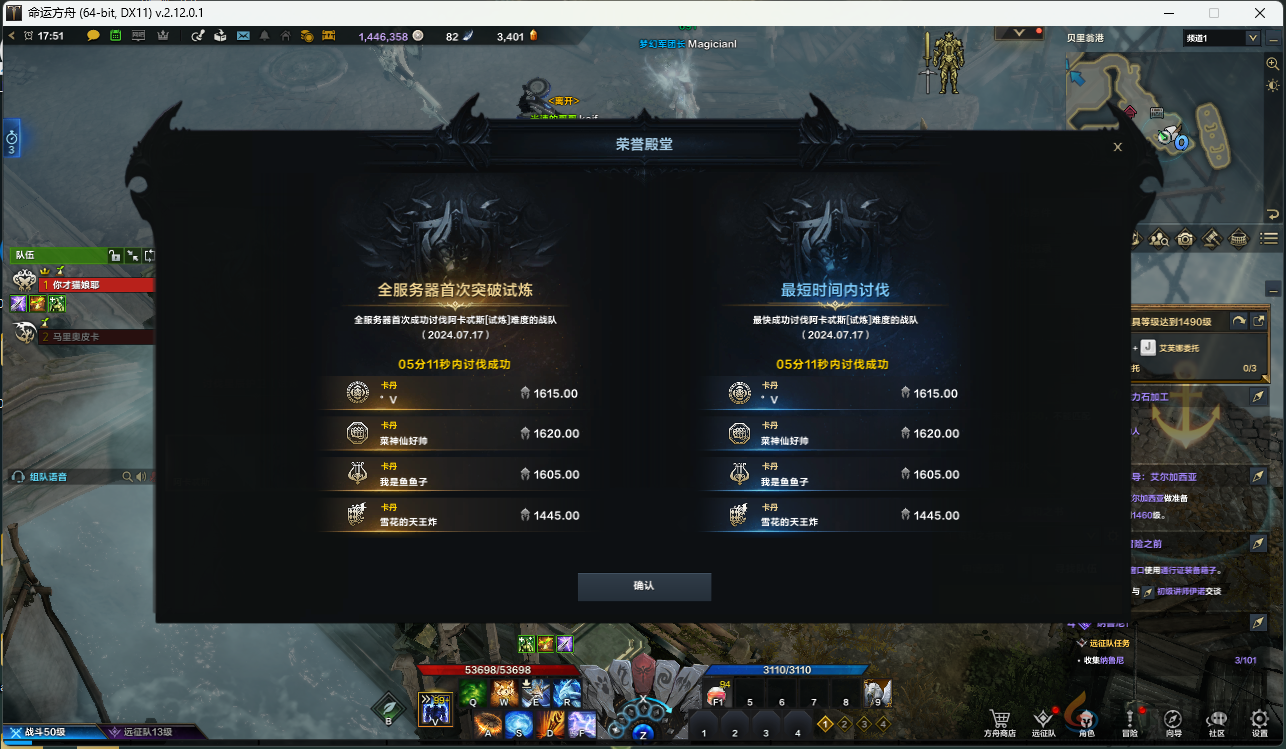Open the 冒险 adventure panel

coord(1130,717)
